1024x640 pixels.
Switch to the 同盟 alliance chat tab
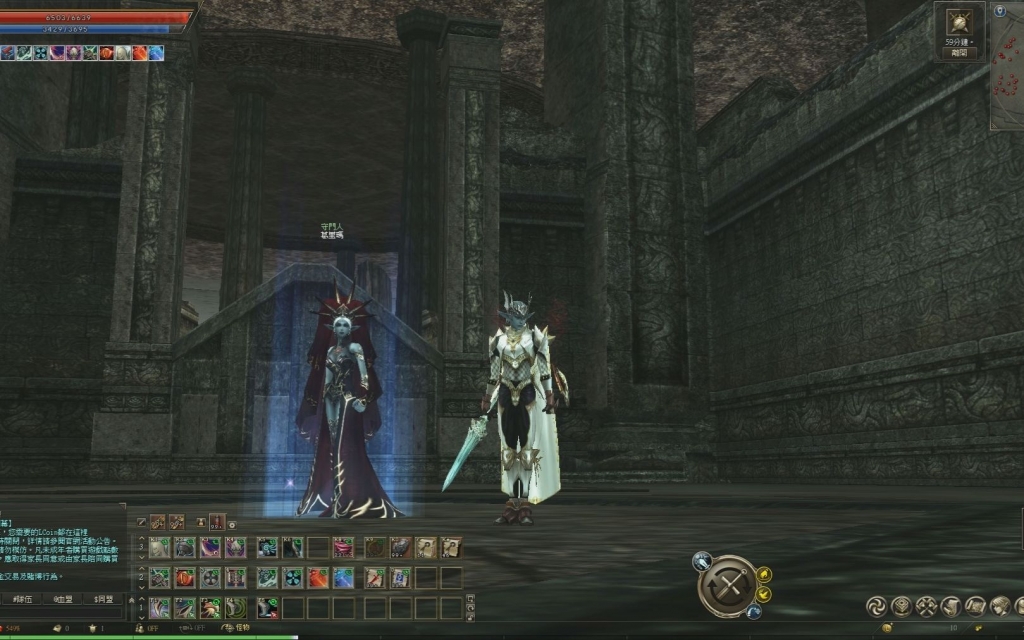point(103,599)
